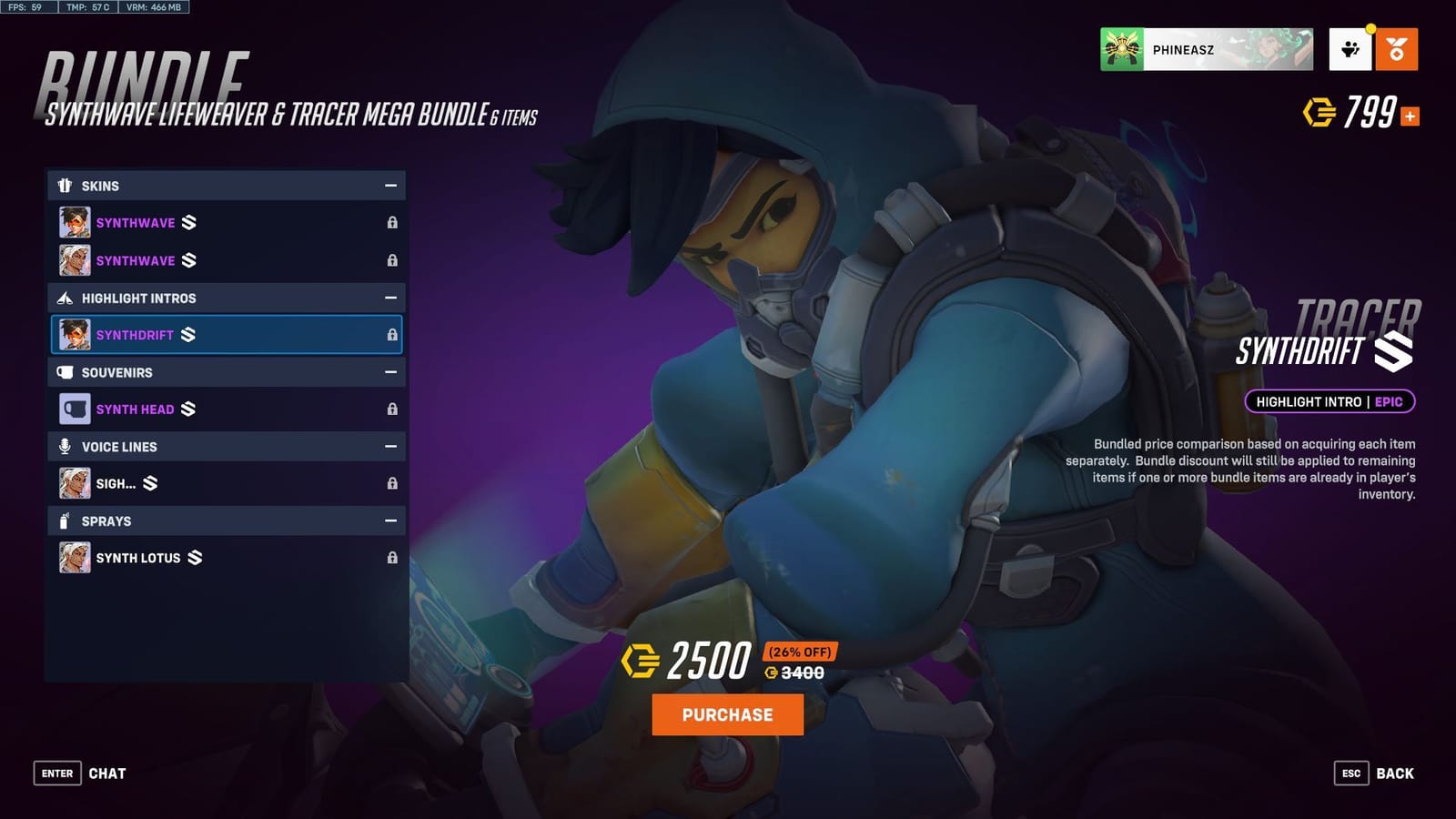Collapse the HIGHLIGHT INTROS section
1456x819 pixels.
pyautogui.click(x=391, y=298)
